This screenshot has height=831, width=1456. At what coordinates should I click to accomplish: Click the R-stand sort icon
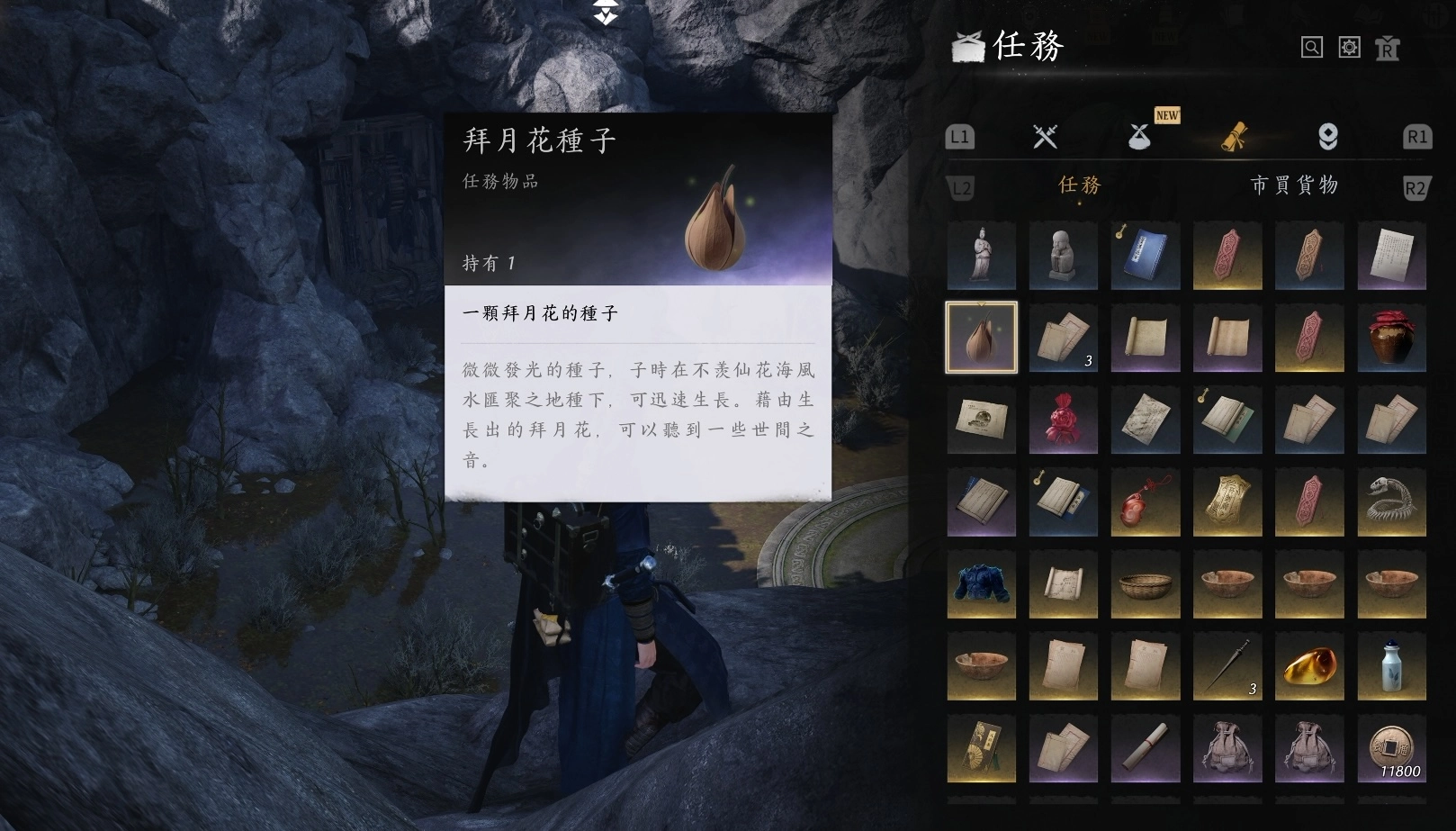tap(1387, 47)
